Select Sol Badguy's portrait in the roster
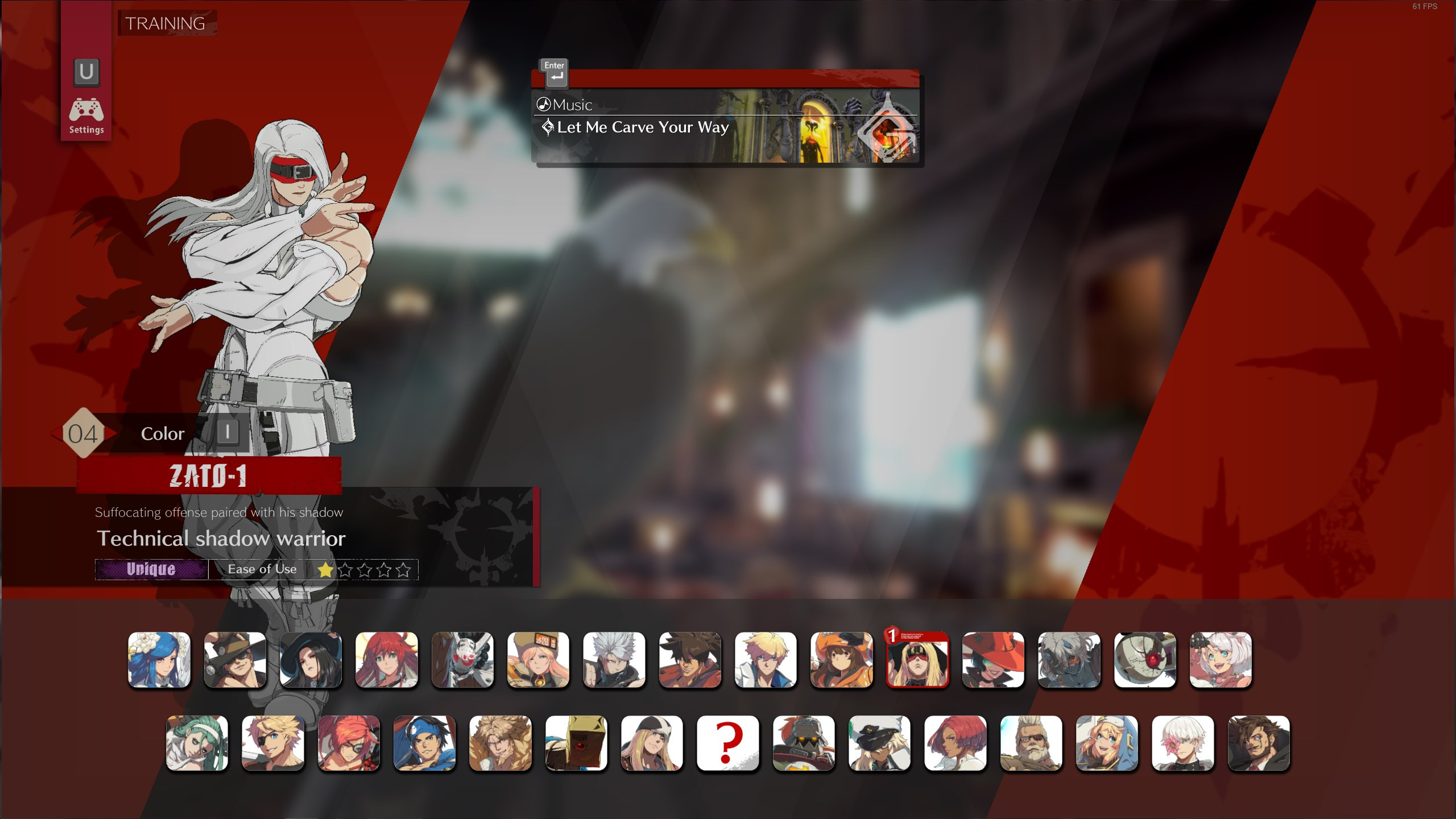 [690, 660]
